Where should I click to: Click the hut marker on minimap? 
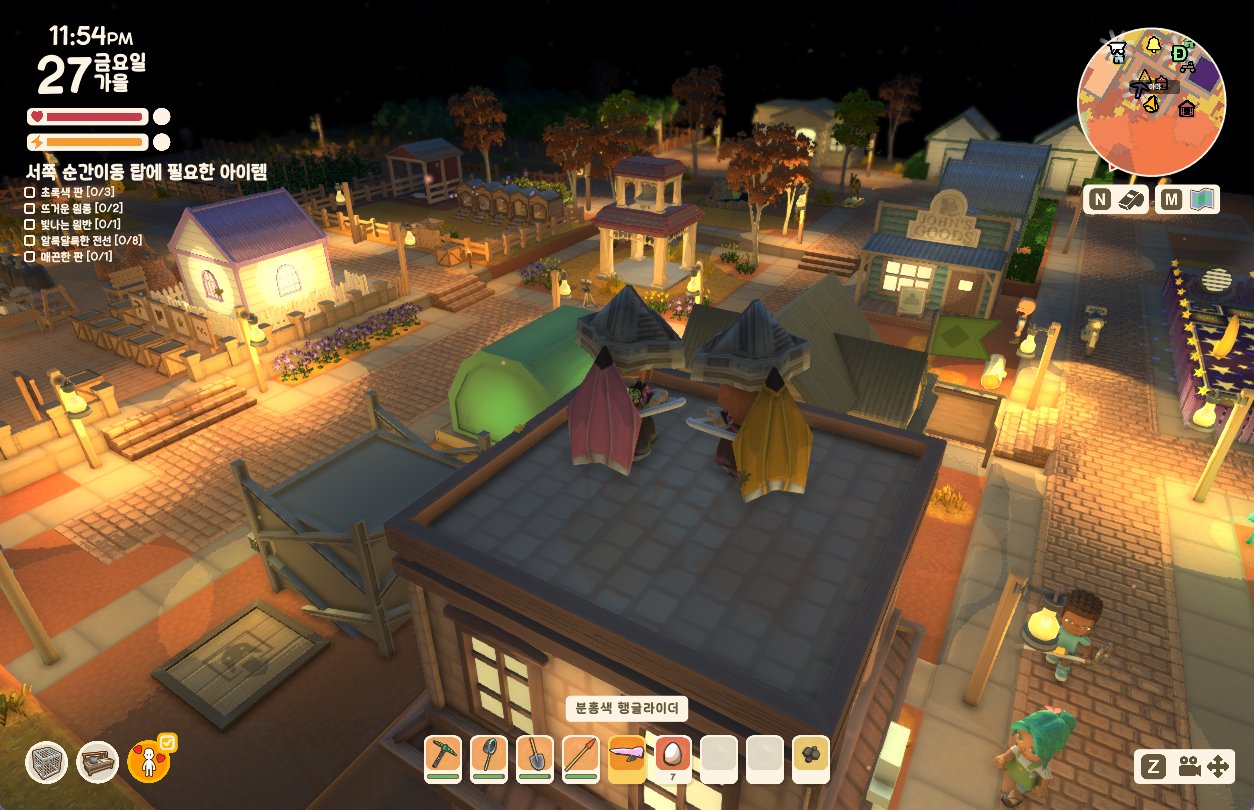(x=1187, y=108)
